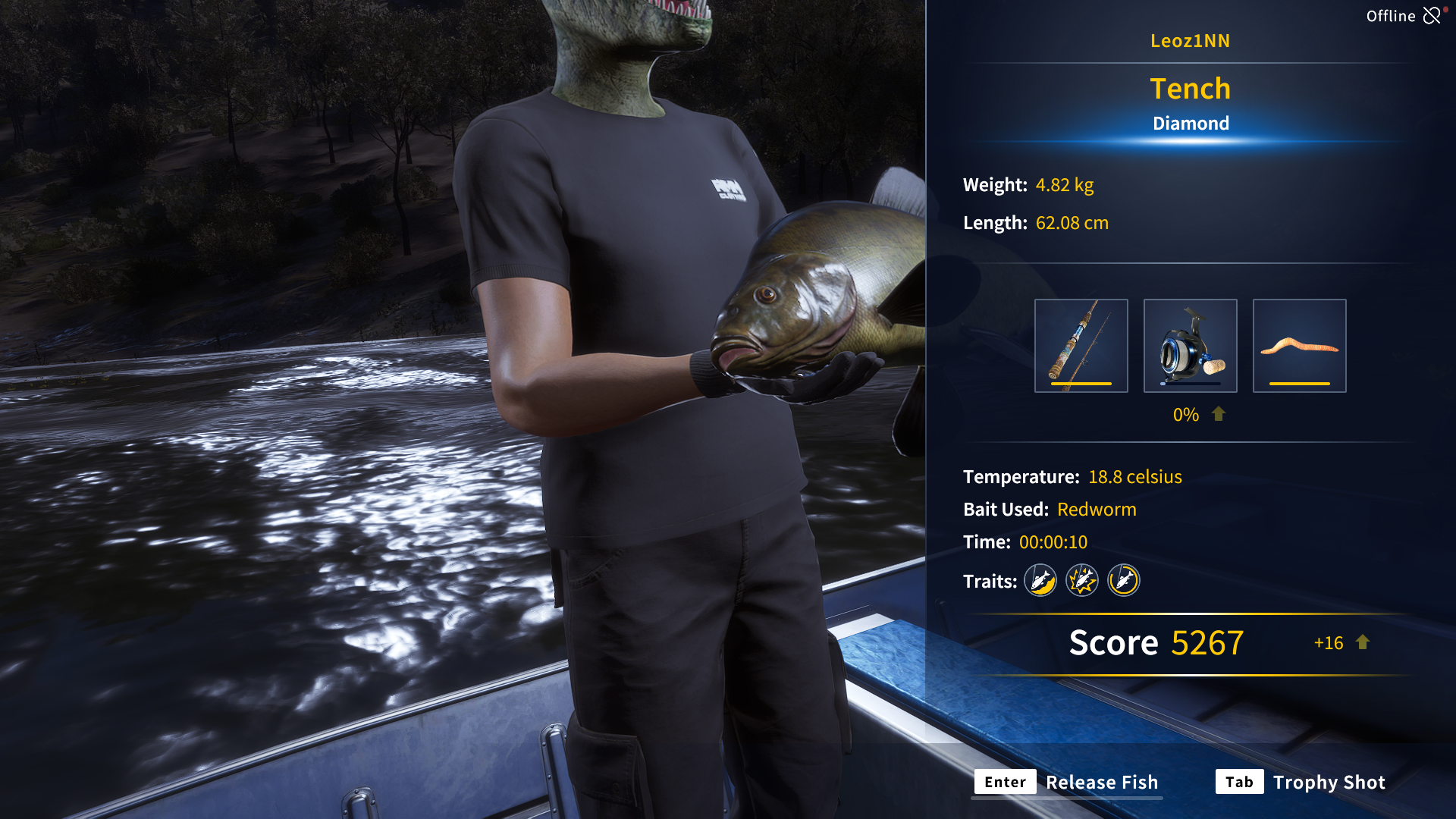Click the Offline connection status icon
This screenshot has height=819, width=1456.
tap(1432, 16)
